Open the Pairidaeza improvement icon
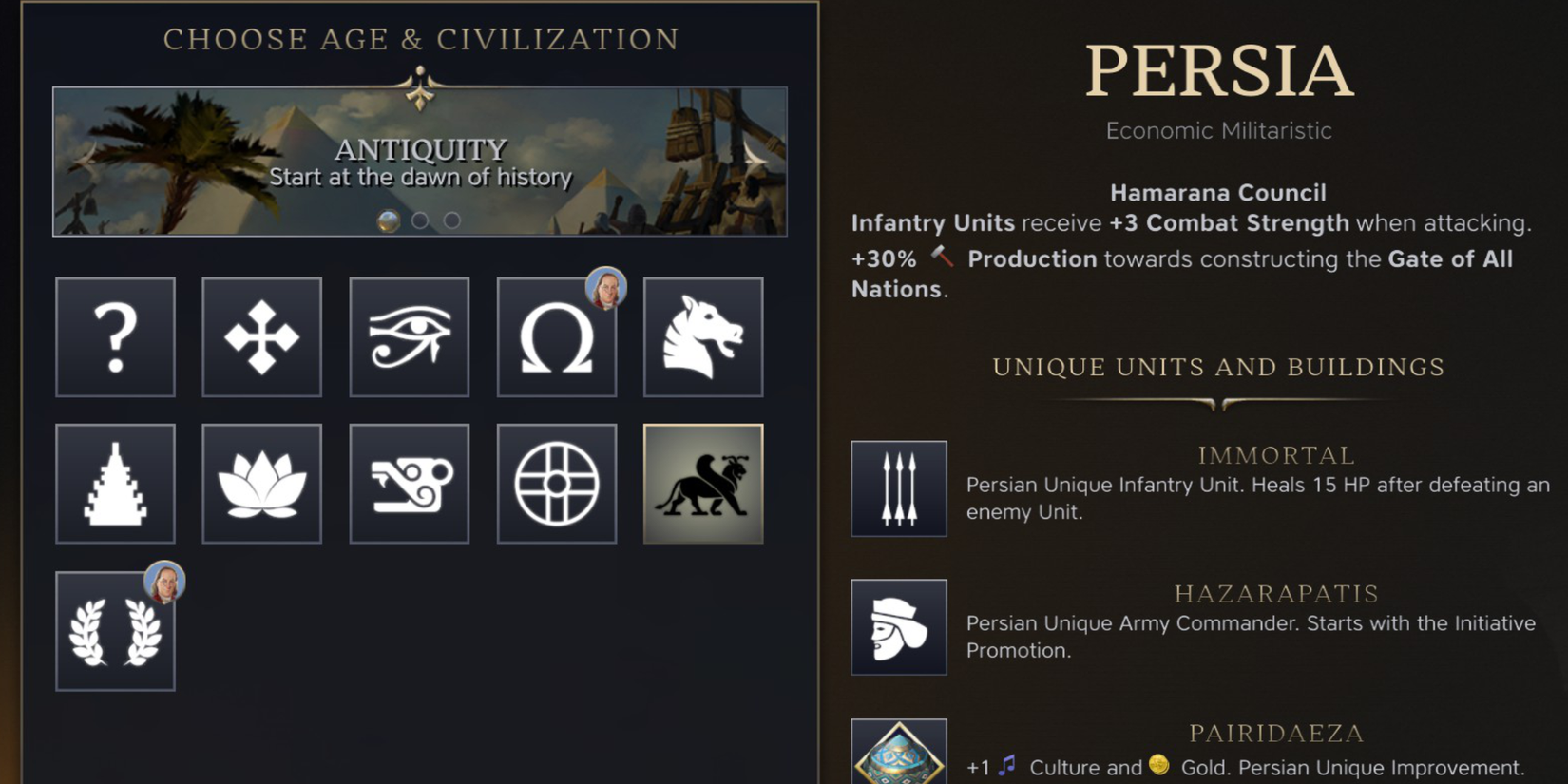The width and height of the screenshot is (1568, 784). coord(898,757)
